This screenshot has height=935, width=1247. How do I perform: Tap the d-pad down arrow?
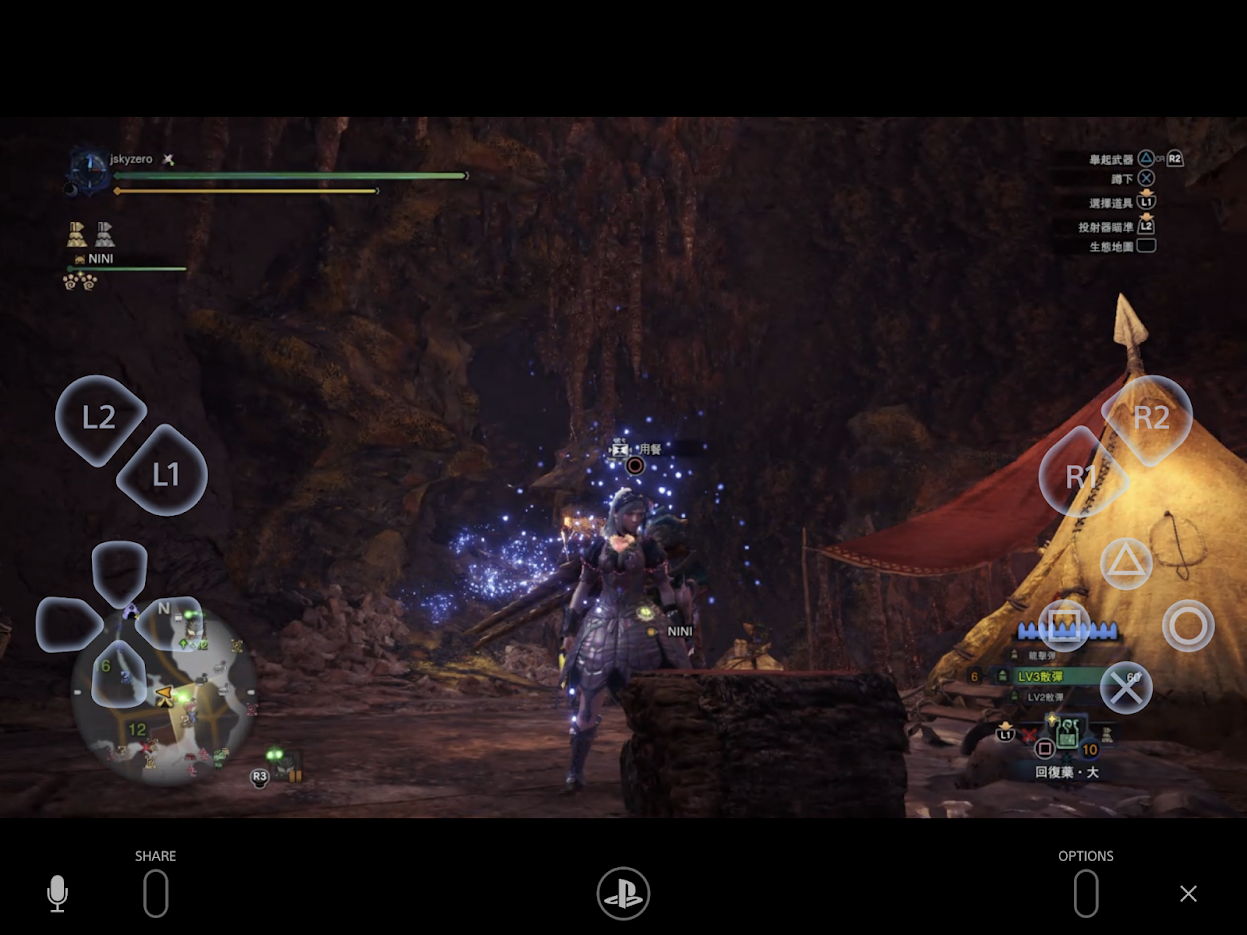coord(120,675)
